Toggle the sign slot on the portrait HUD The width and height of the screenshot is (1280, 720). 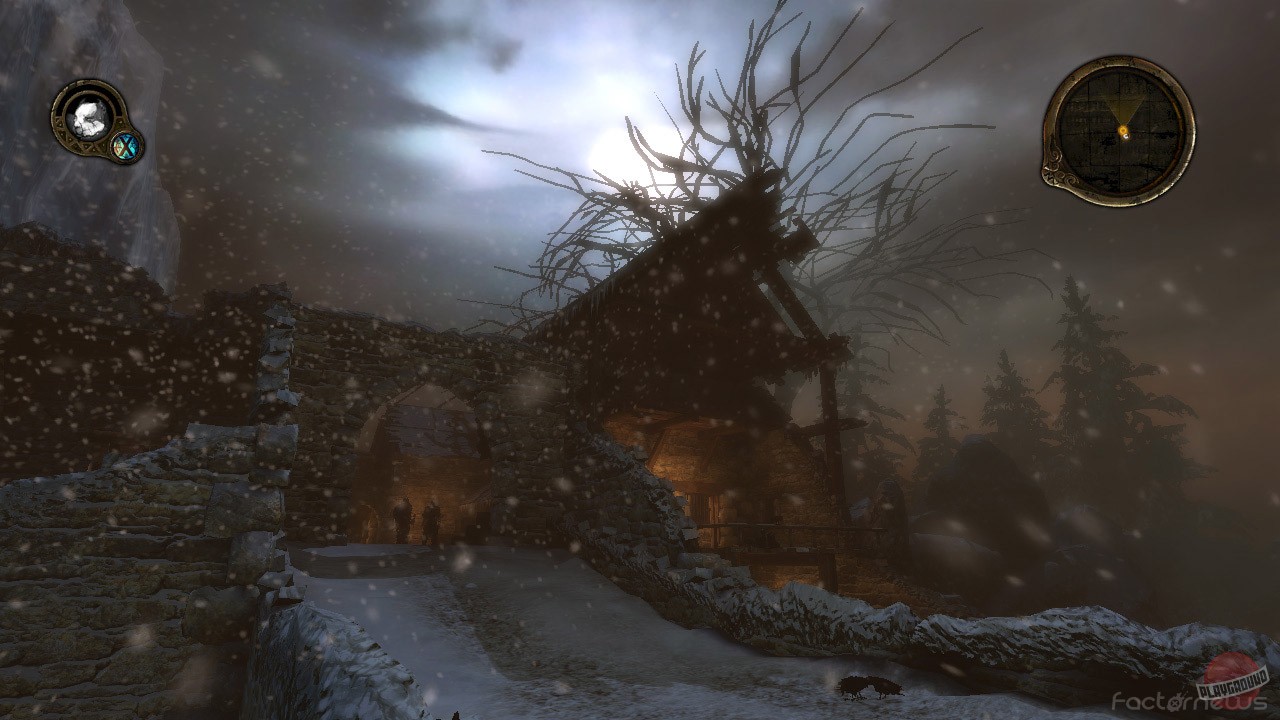click(x=124, y=145)
